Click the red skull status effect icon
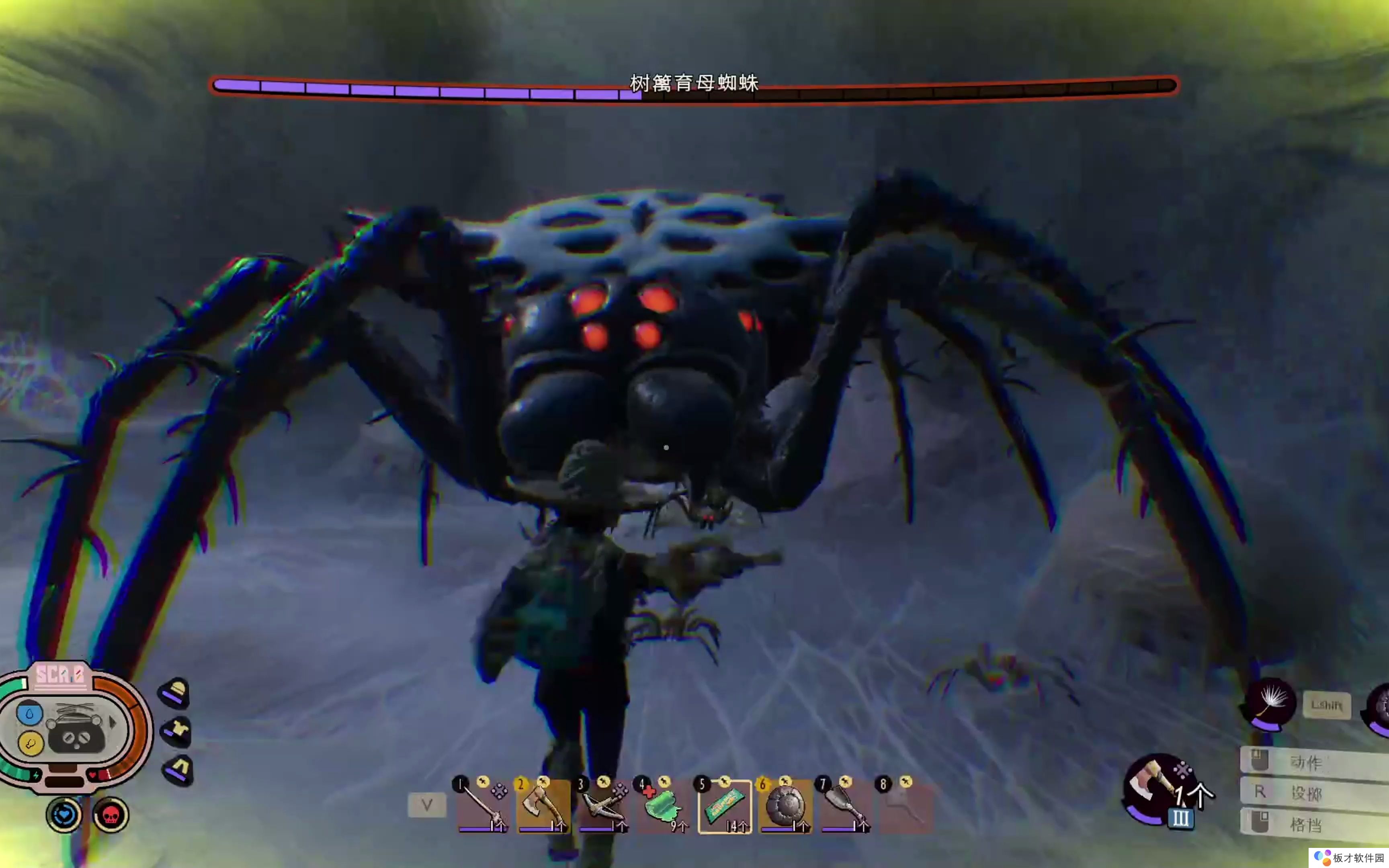1389x868 pixels. pyautogui.click(x=110, y=815)
